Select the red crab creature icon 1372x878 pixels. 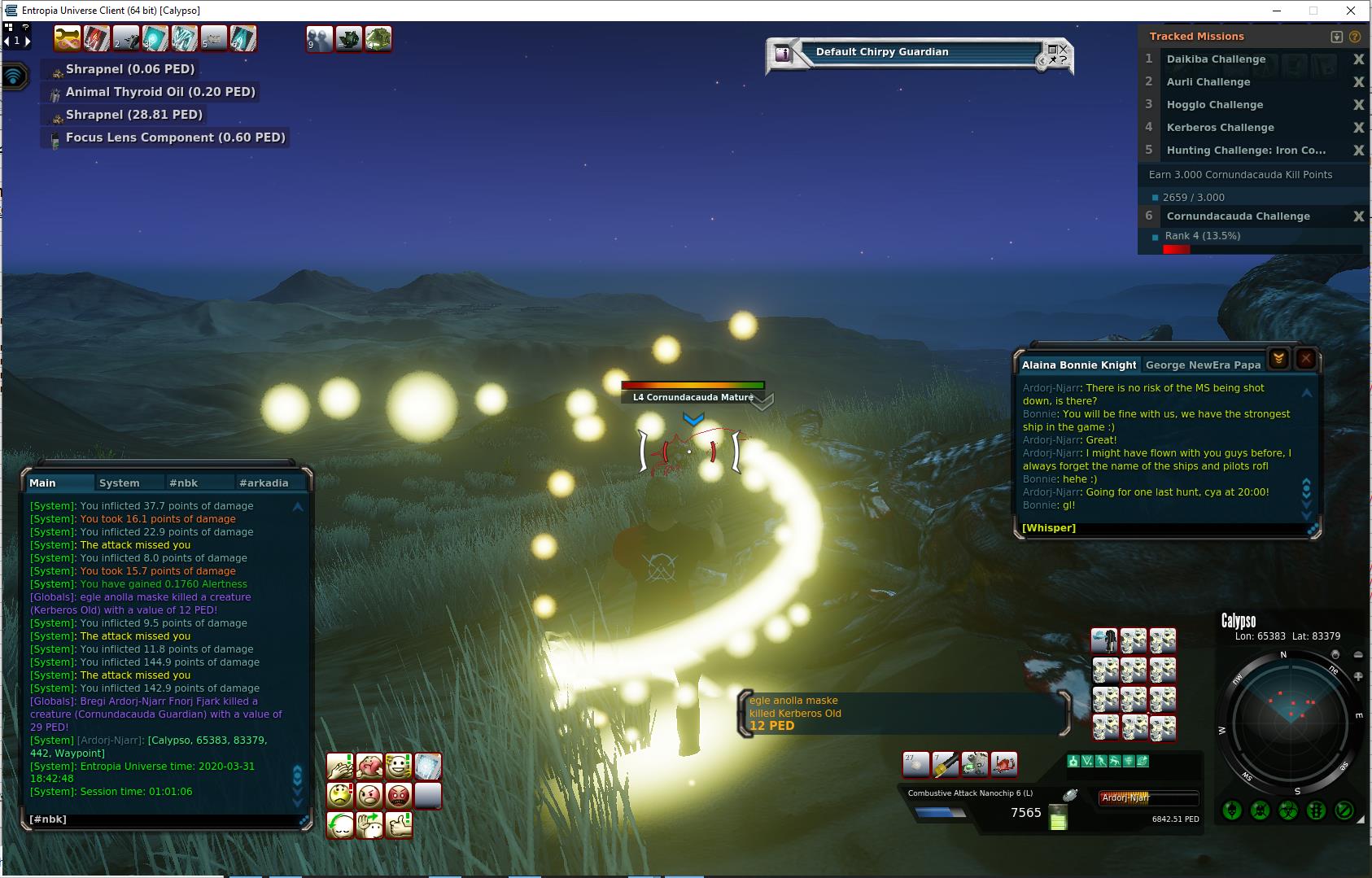[1004, 764]
